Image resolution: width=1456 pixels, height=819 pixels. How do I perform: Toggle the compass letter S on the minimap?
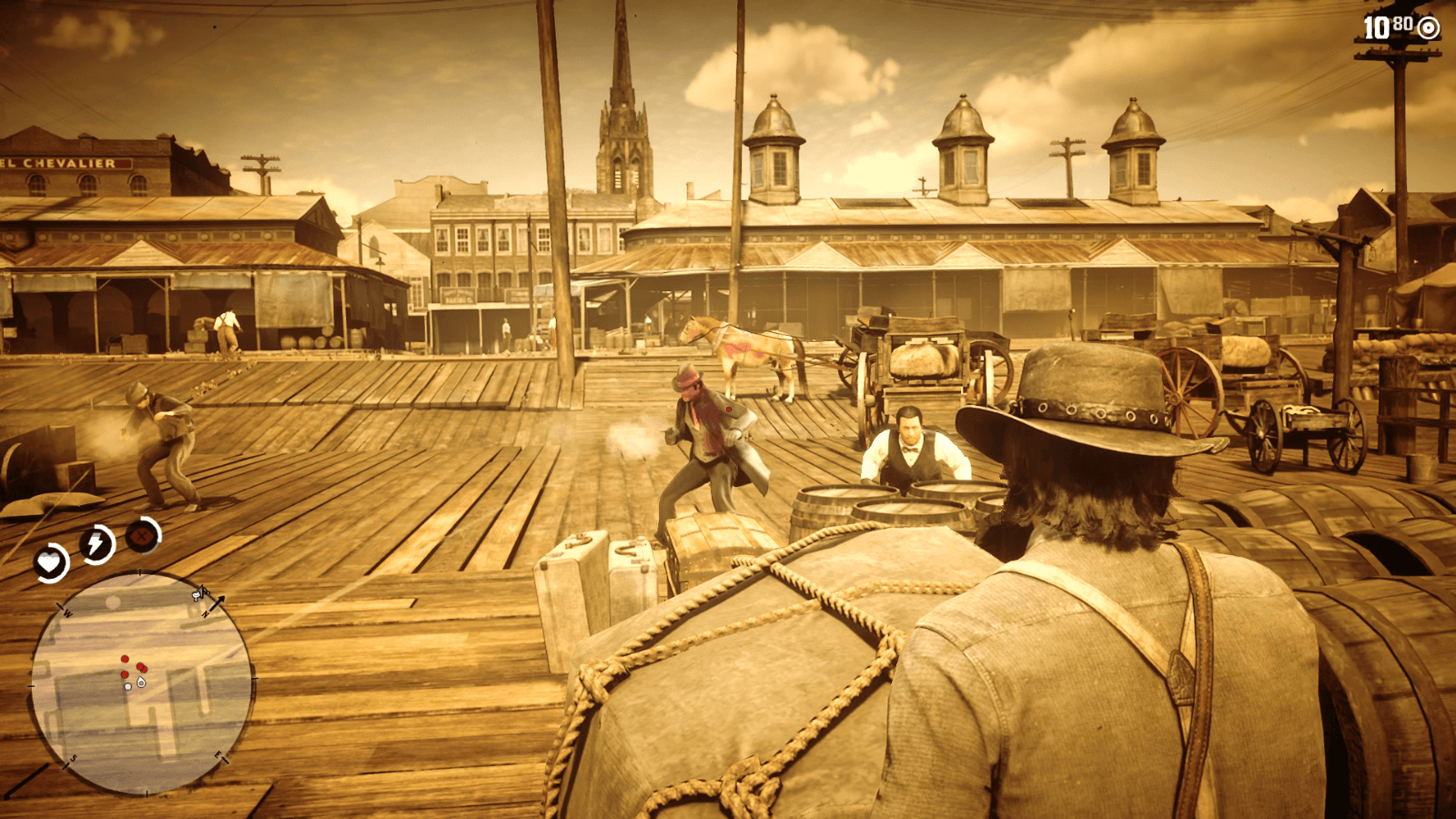(x=73, y=758)
